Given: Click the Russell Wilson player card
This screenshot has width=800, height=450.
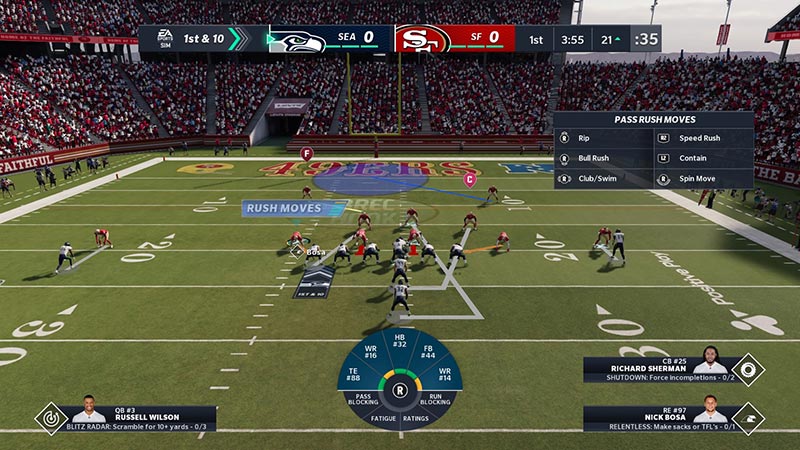Looking at the screenshot, I should (140, 418).
